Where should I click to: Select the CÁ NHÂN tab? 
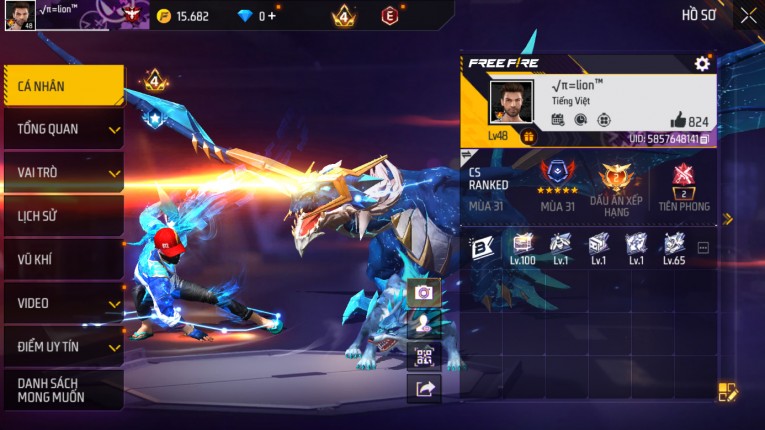62,86
